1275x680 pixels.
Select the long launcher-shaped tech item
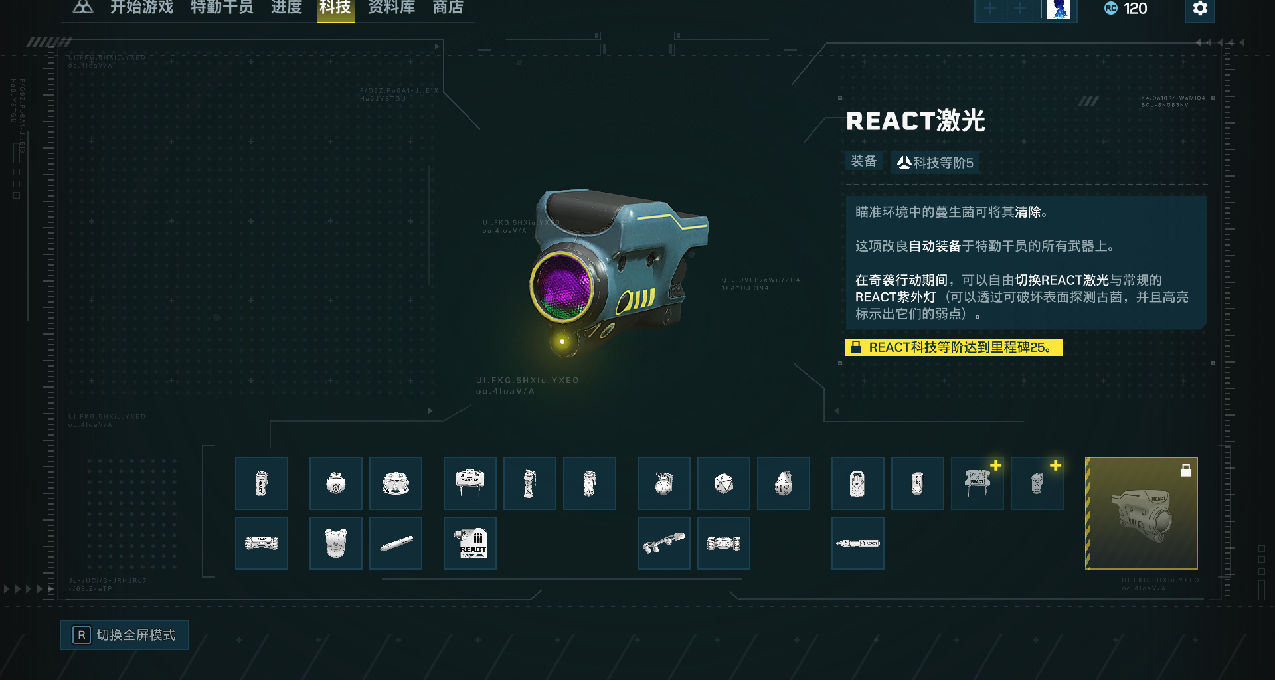coord(664,543)
